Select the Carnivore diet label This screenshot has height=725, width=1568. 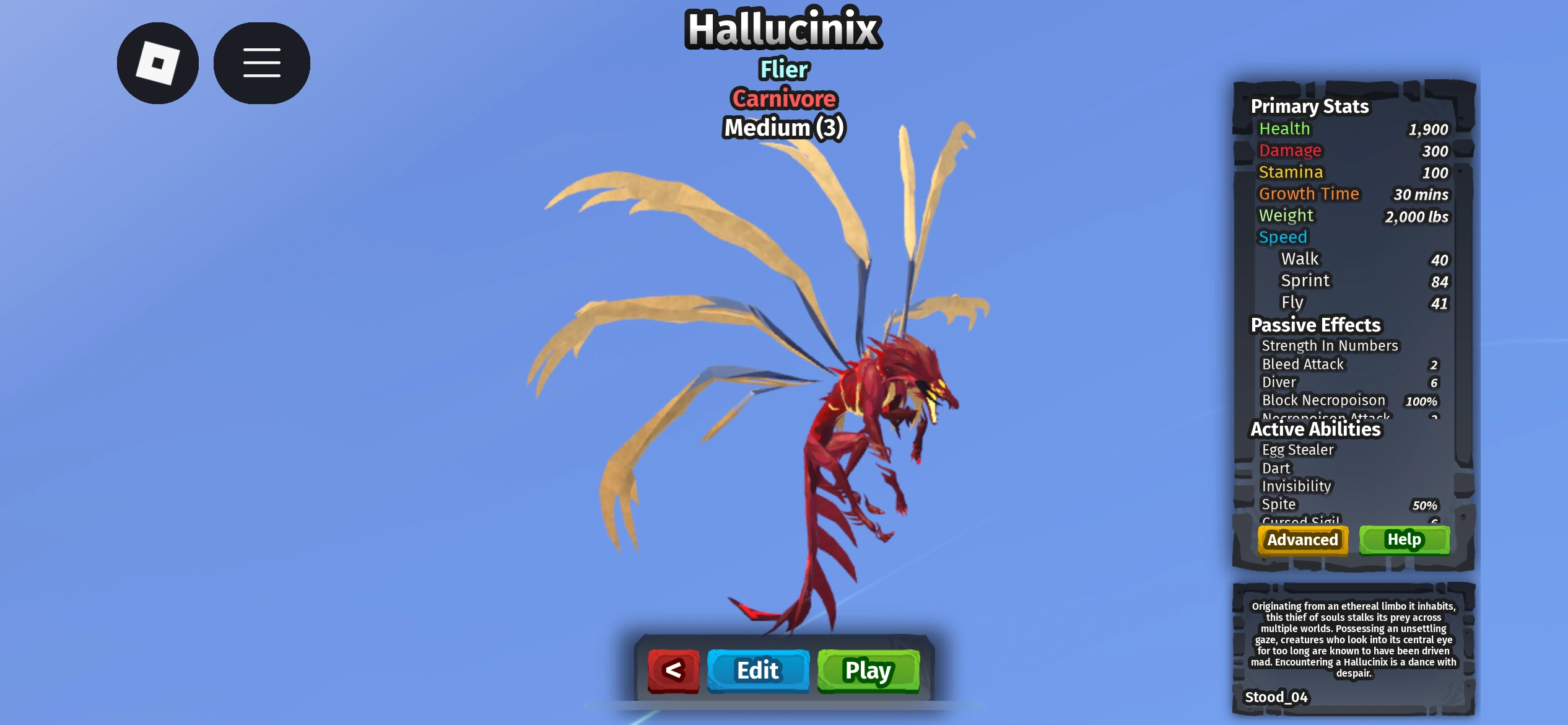tap(783, 98)
